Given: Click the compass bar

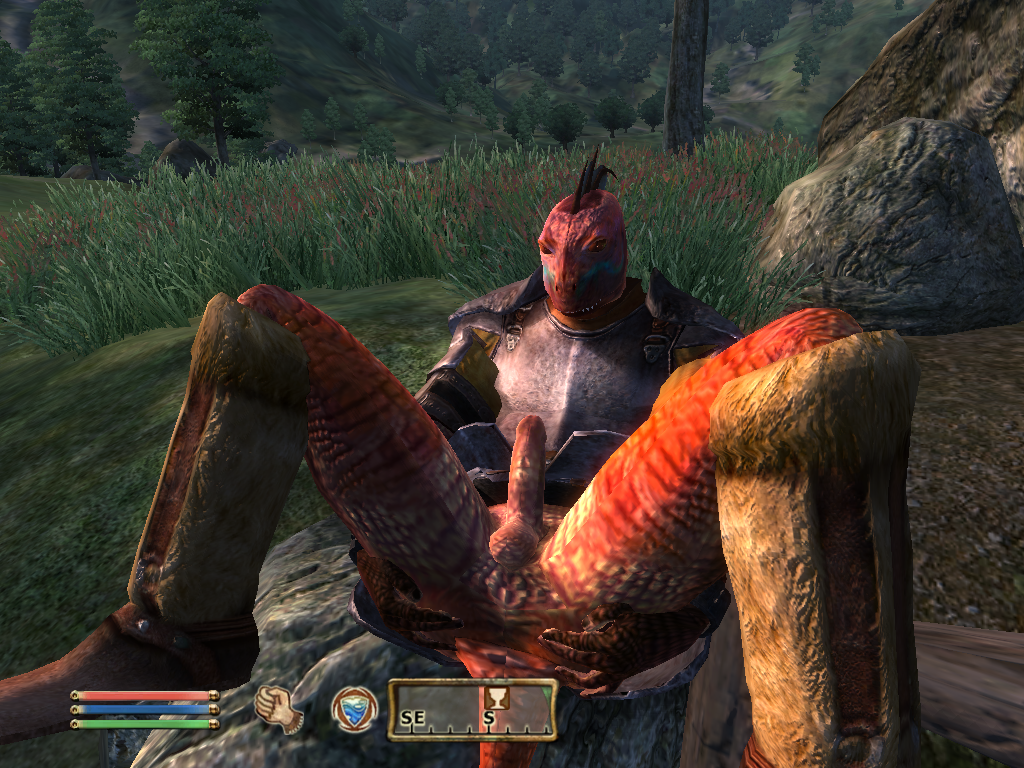Looking at the screenshot, I should [472, 710].
